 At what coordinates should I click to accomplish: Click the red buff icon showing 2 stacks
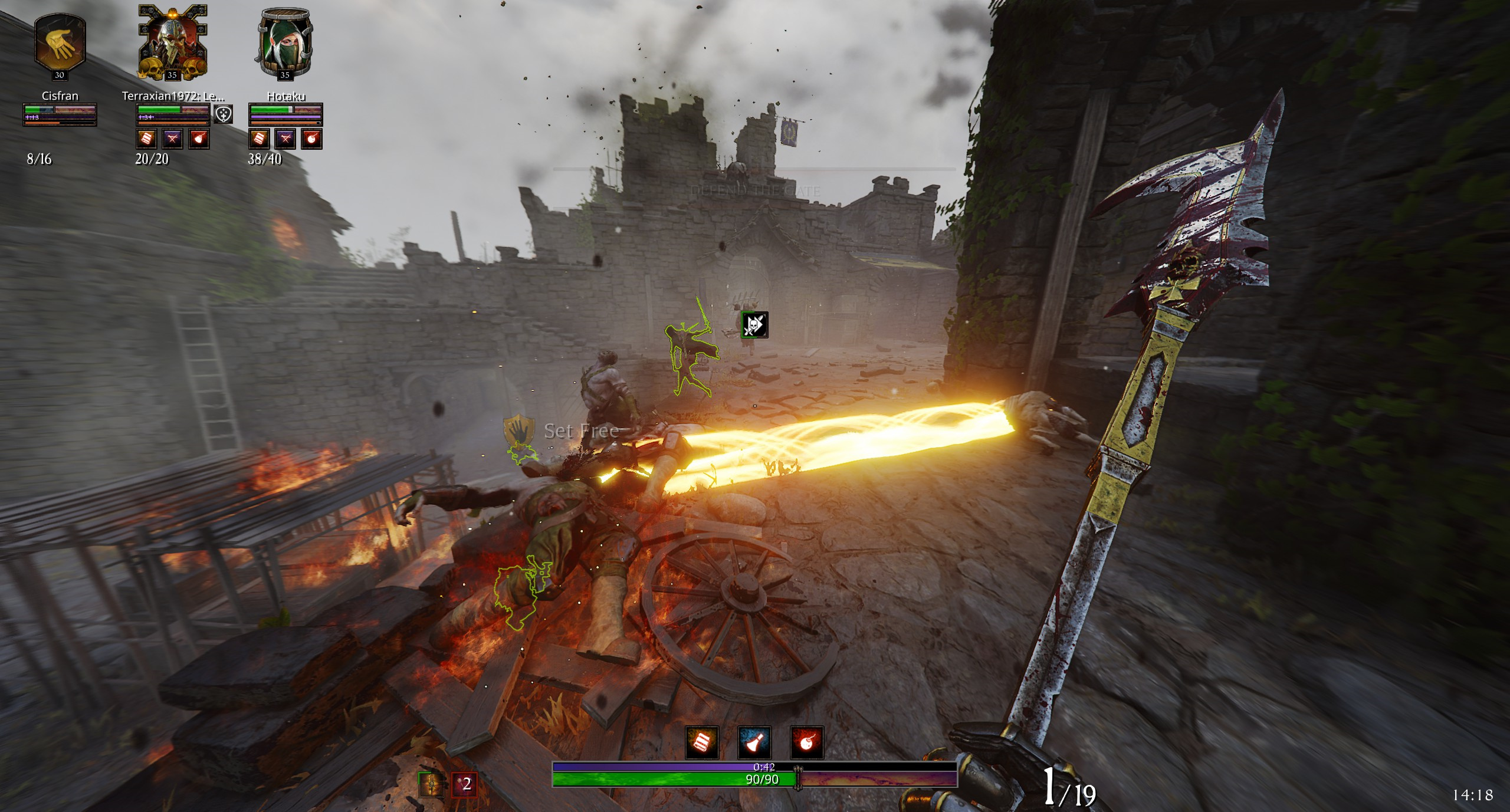pos(464,784)
